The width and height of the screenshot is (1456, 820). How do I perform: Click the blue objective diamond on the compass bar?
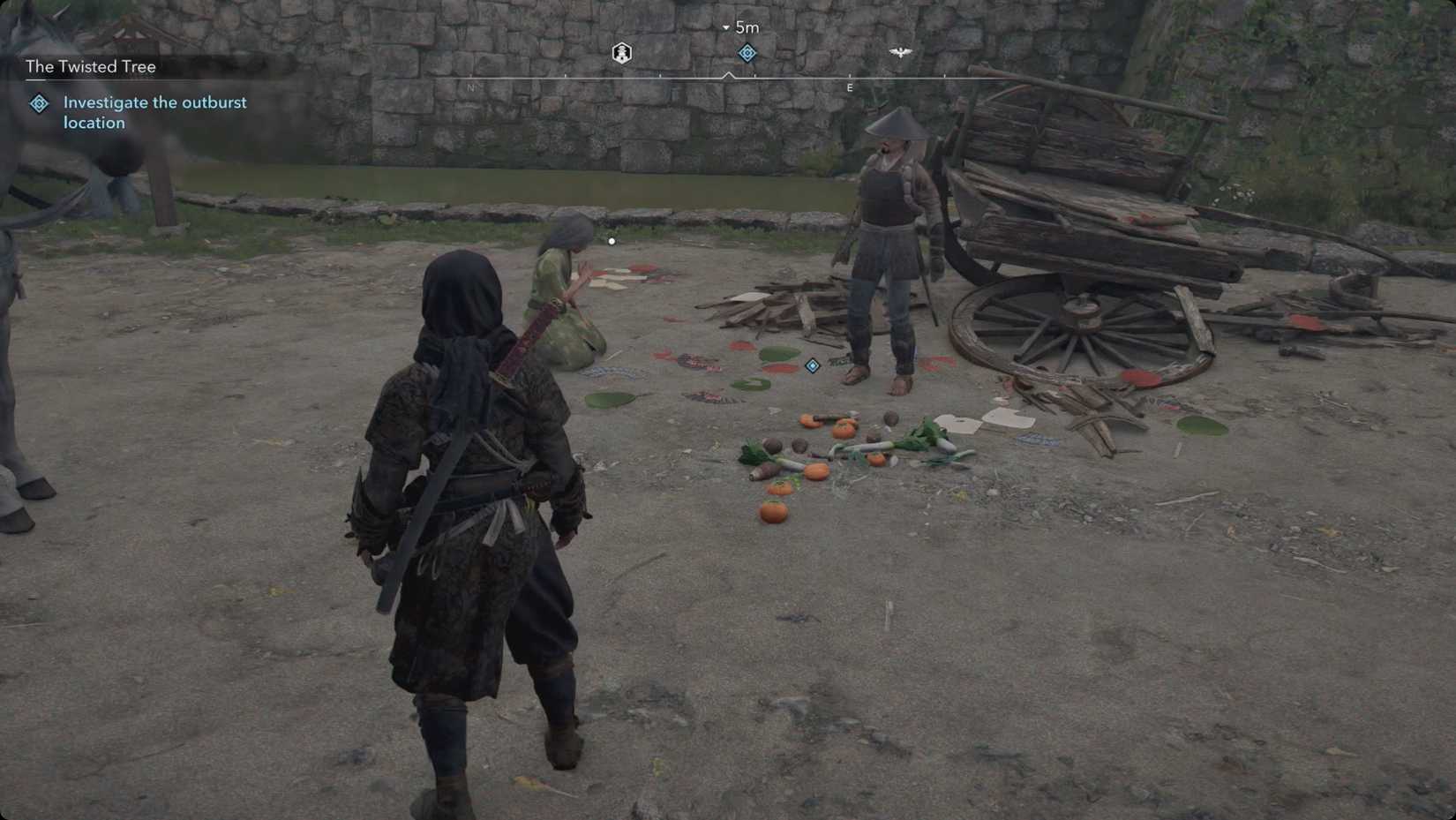[x=747, y=53]
